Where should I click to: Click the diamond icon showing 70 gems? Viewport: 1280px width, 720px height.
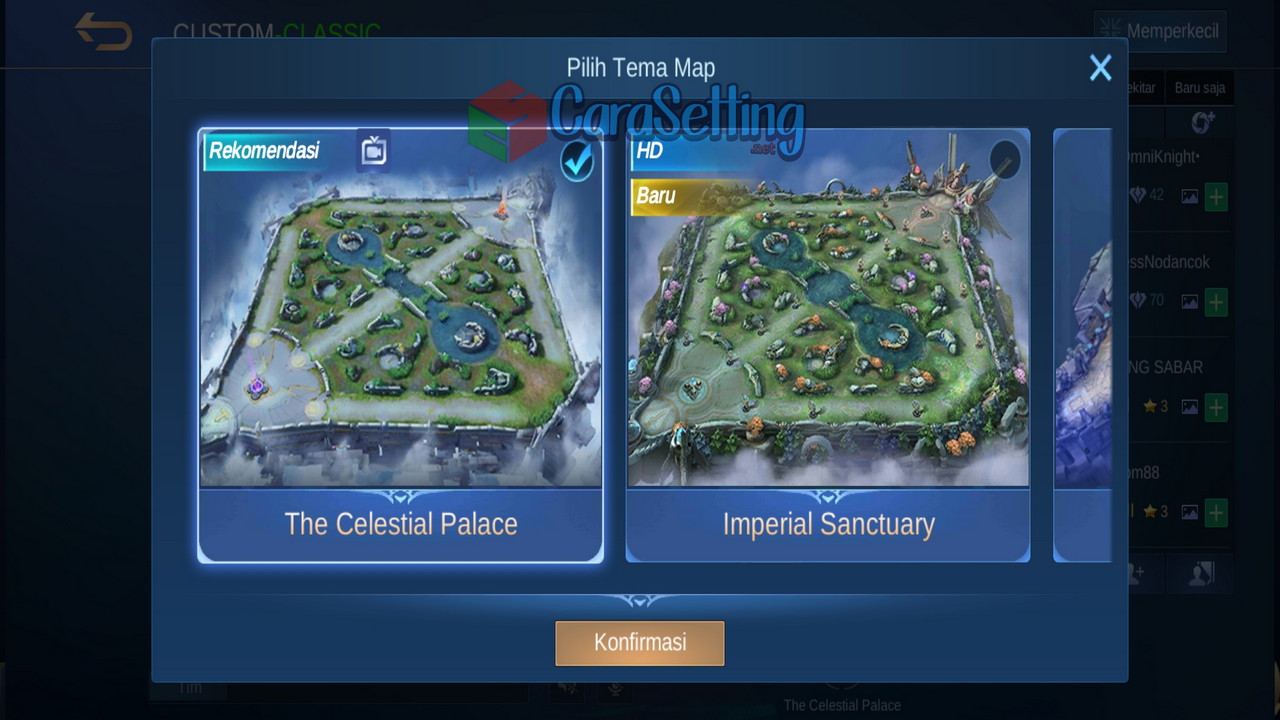[x=1140, y=302]
